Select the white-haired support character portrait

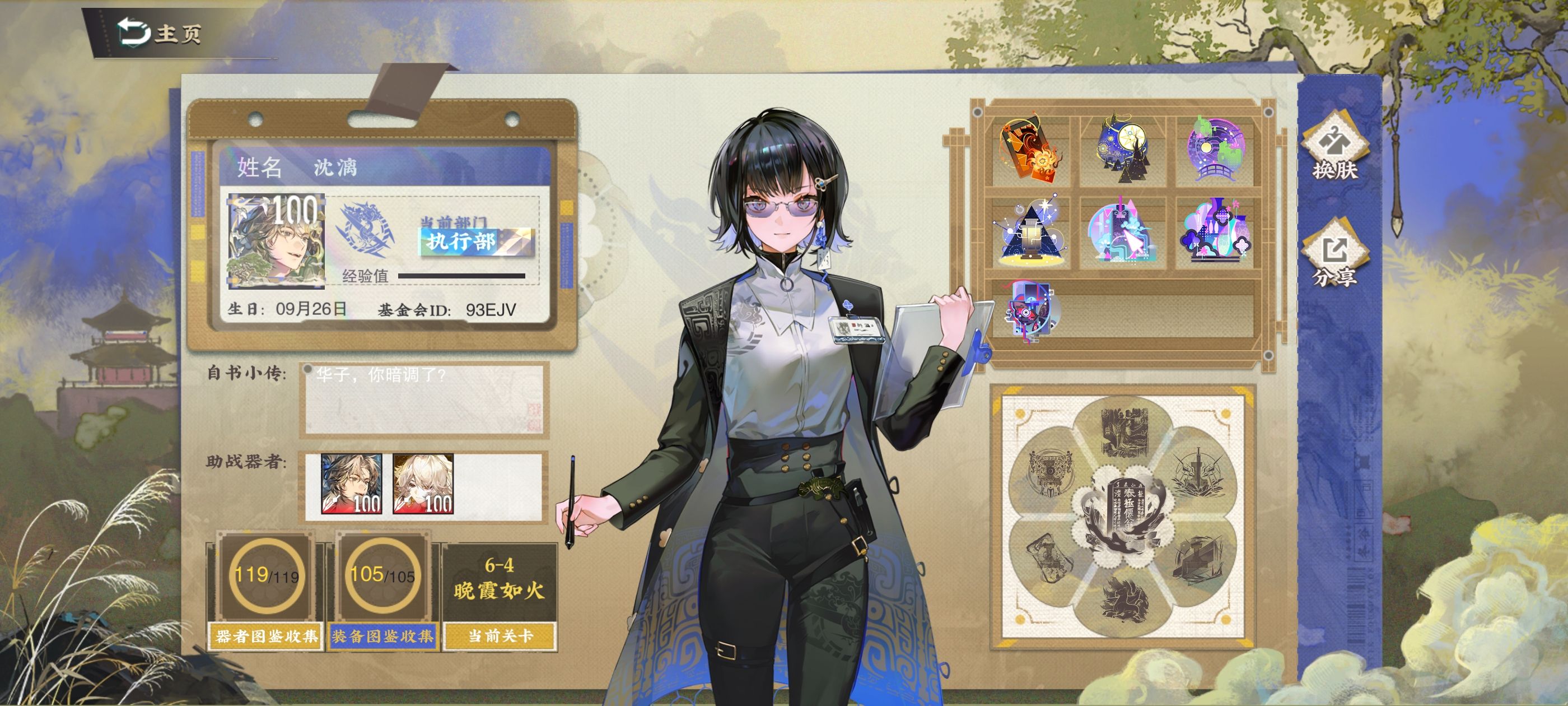[423, 484]
